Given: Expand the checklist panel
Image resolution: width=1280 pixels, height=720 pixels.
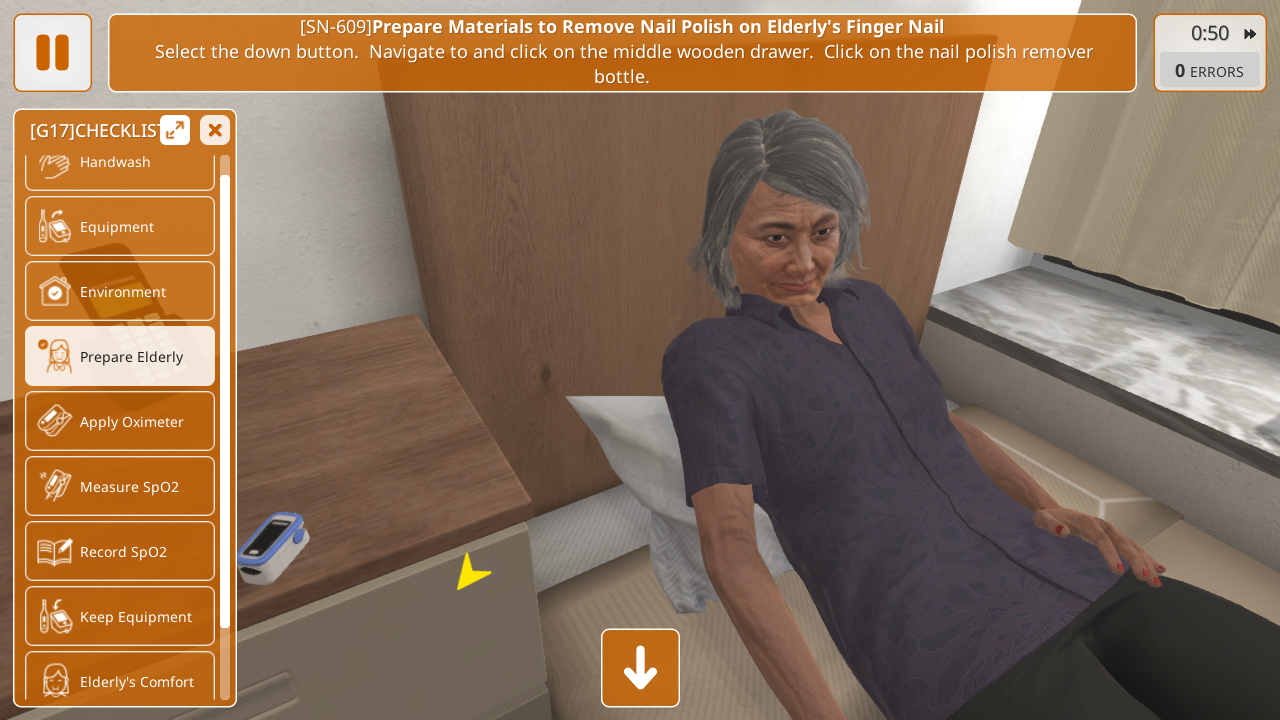Looking at the screenshot, I should coord(175,130).
